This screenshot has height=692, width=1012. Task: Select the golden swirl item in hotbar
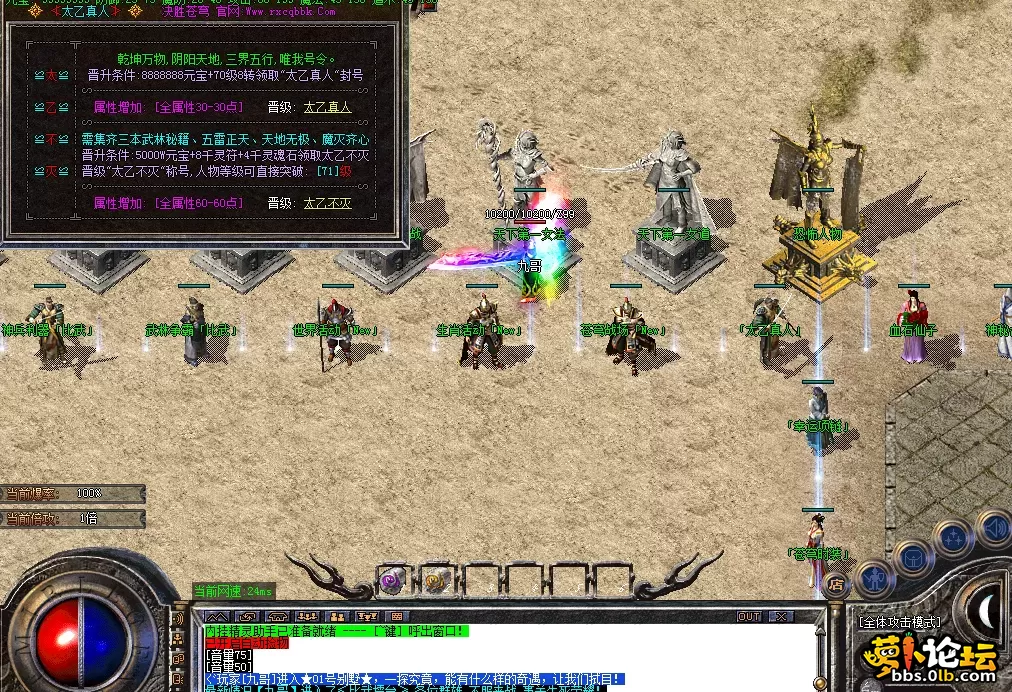[434, 579]
